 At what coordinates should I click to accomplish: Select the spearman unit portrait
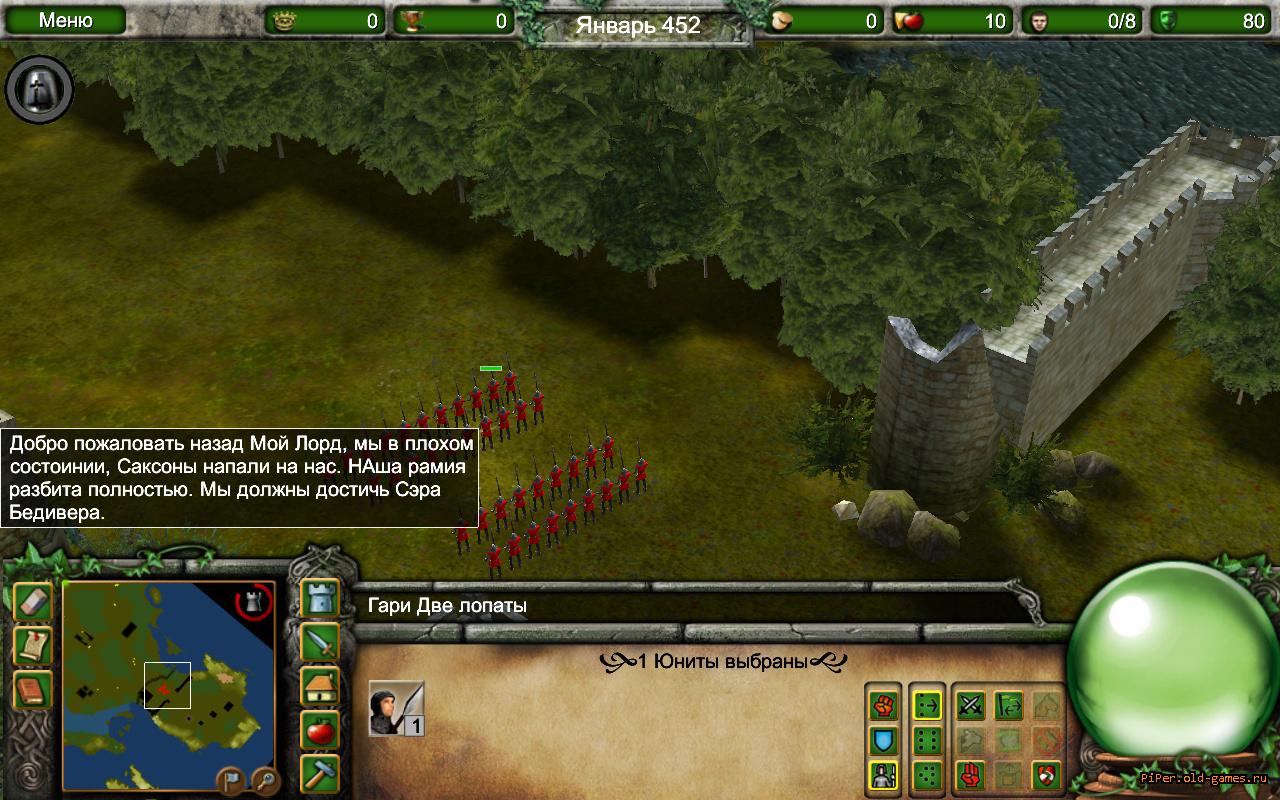pyautogui.click(x=396, y=708)
